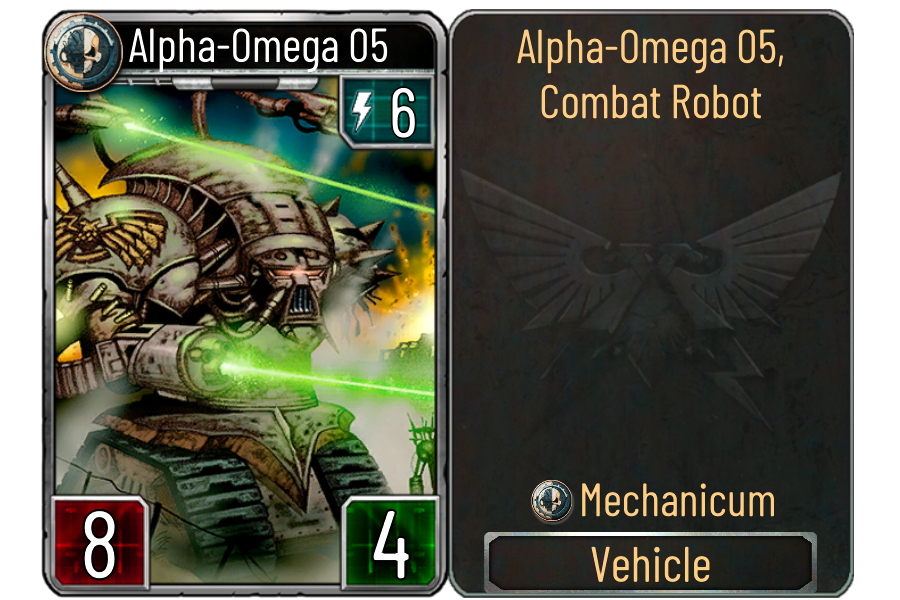Image resolution: width=900 pixels, height=600 pixels.
Task: Click the Mechanicum faction label in the info panel
Action: pyautogui.click(x=676, y=500)
